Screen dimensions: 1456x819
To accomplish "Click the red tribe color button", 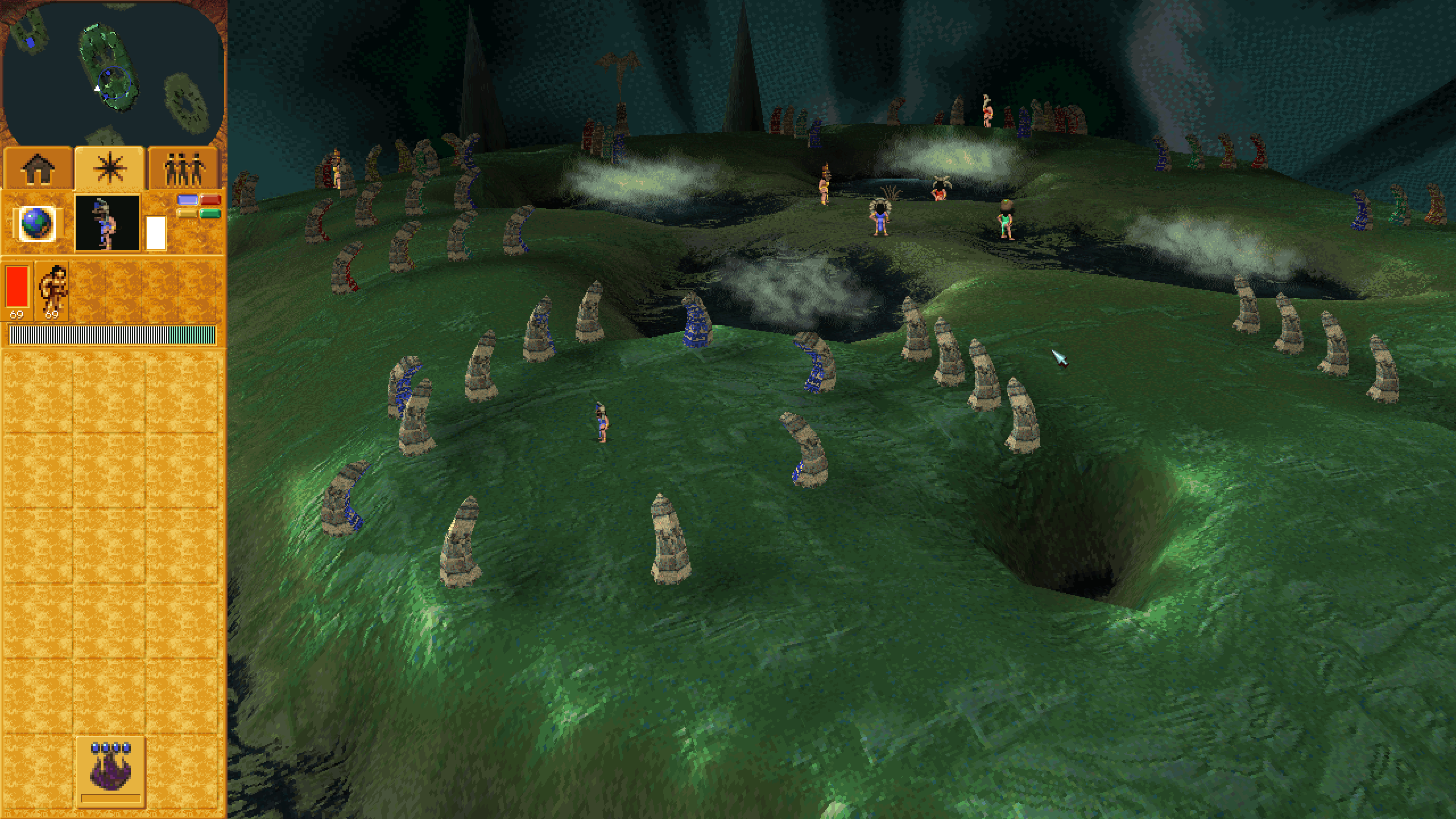I will coord(210,199).
